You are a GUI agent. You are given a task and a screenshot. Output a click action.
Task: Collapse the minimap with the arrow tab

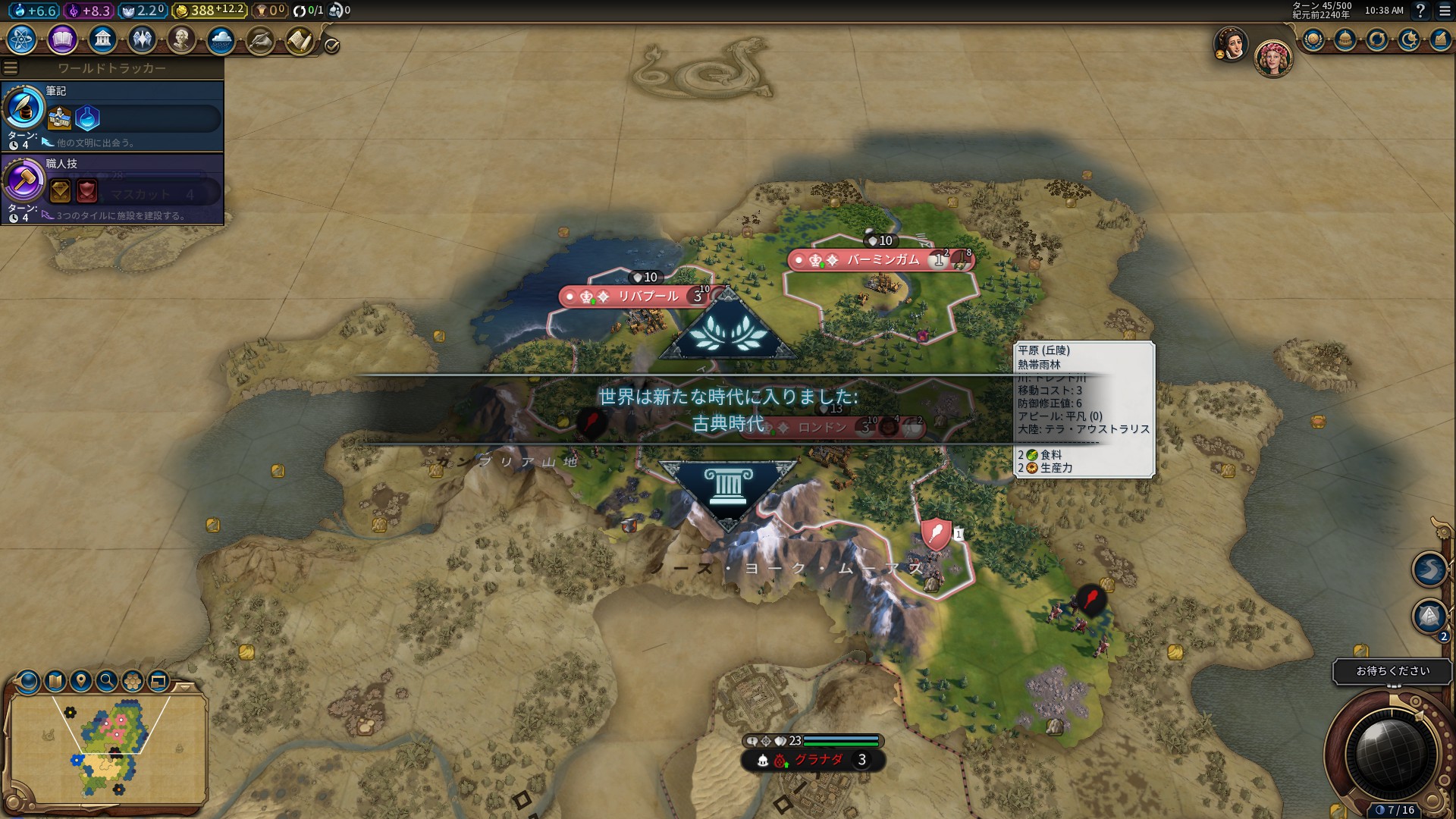(184, 686)
